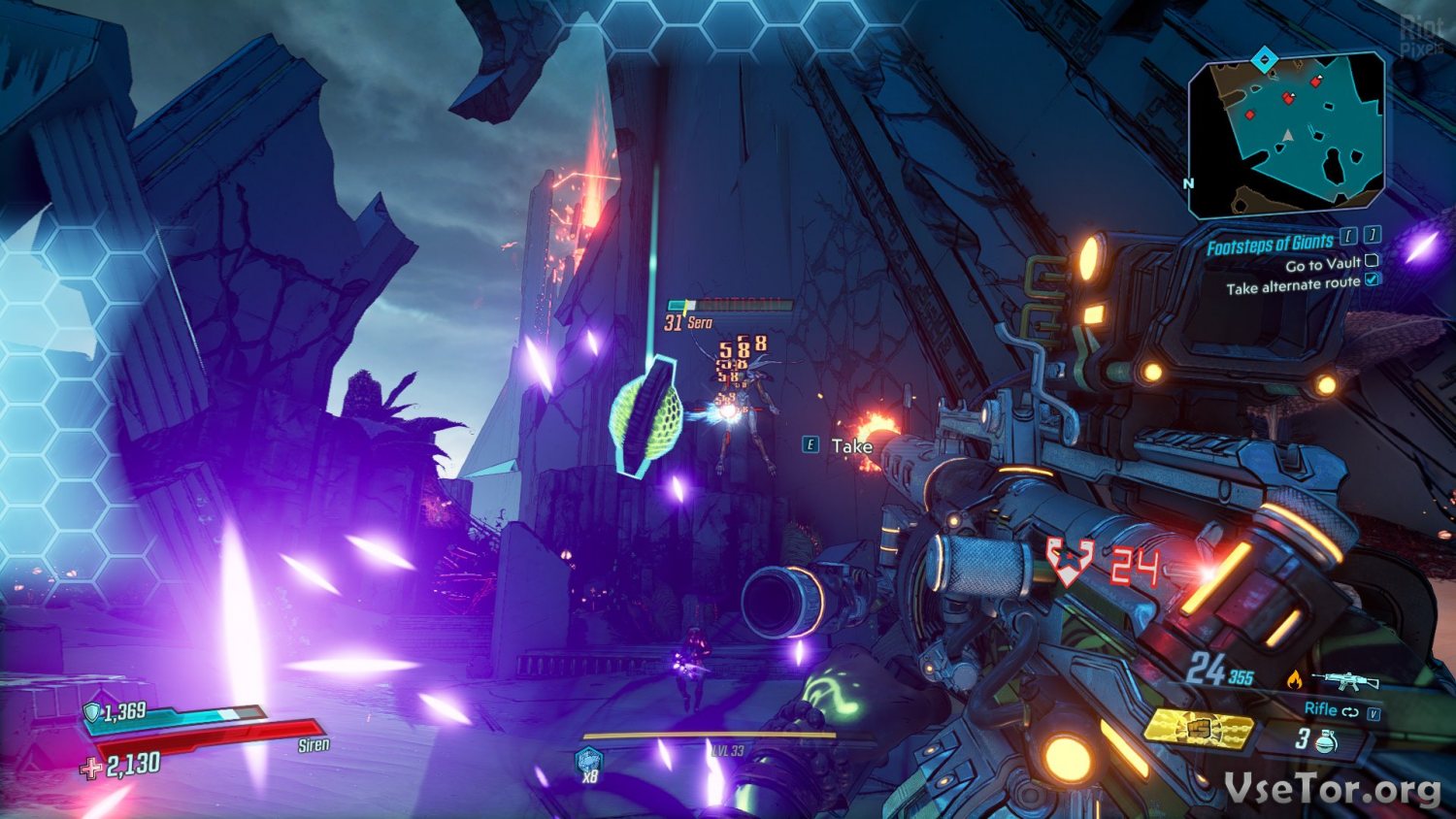Click the health cross icon beside 2,130
This screenshot has width=1456, height=819.
coord(91,769)
